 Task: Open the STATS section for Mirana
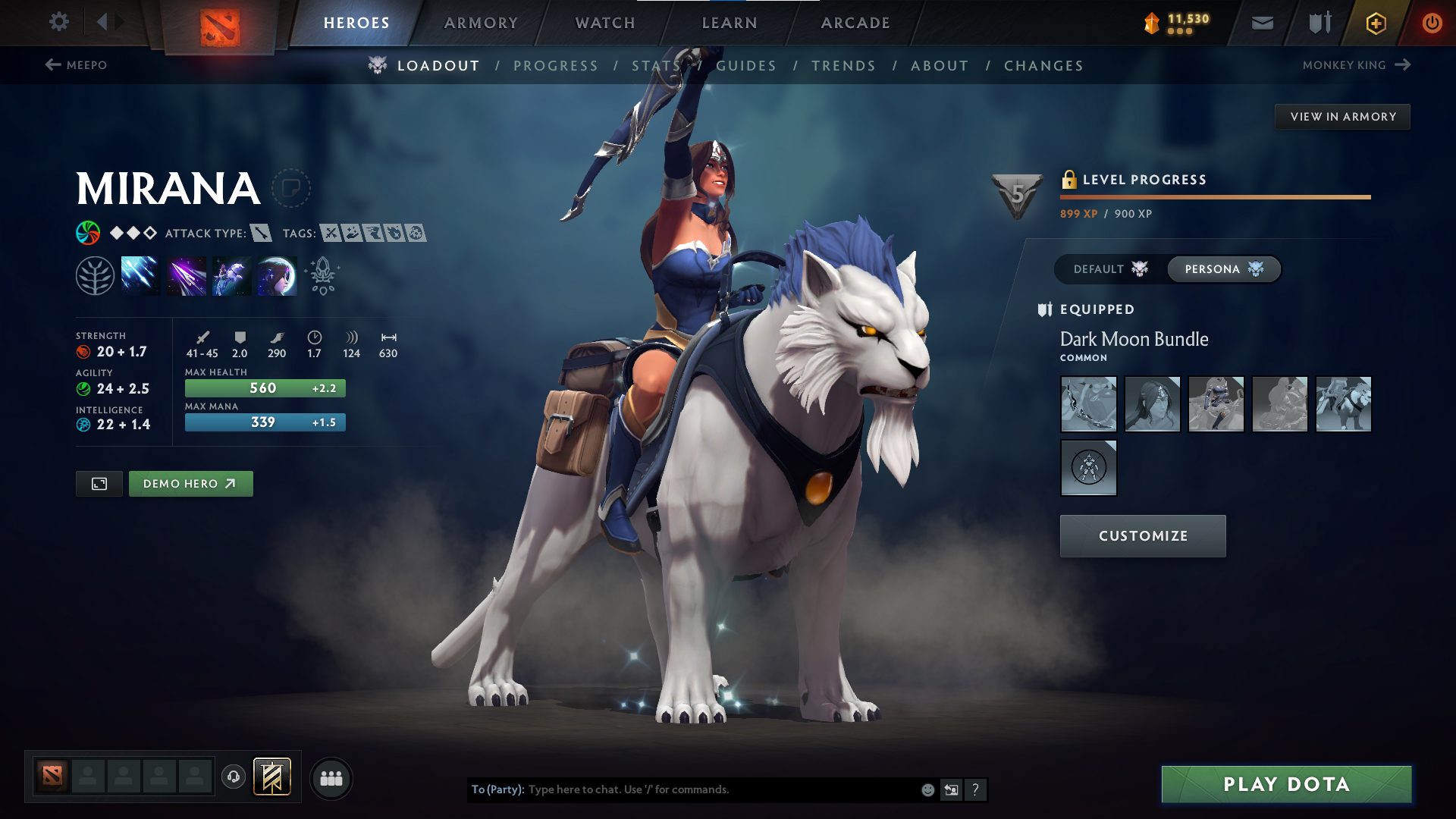655,65
